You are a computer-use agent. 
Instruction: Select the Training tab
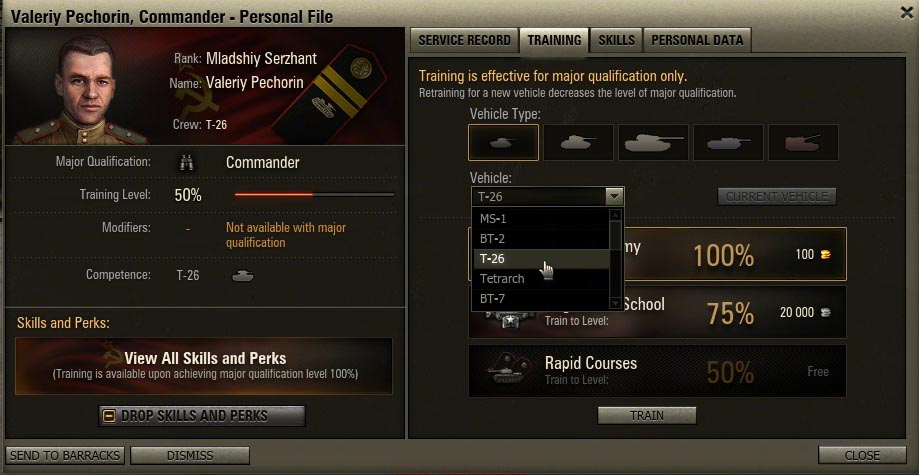click(554, 41)
